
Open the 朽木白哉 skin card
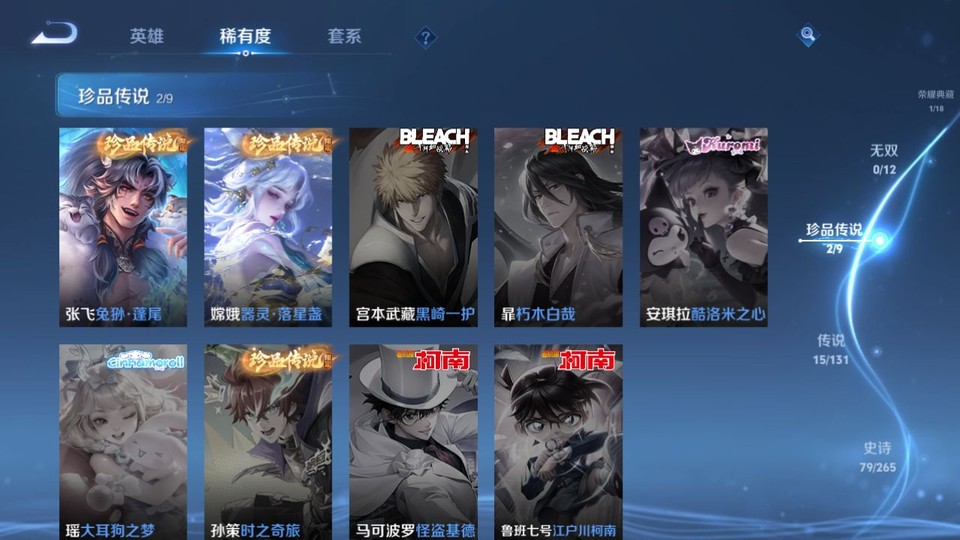[558, 227]
